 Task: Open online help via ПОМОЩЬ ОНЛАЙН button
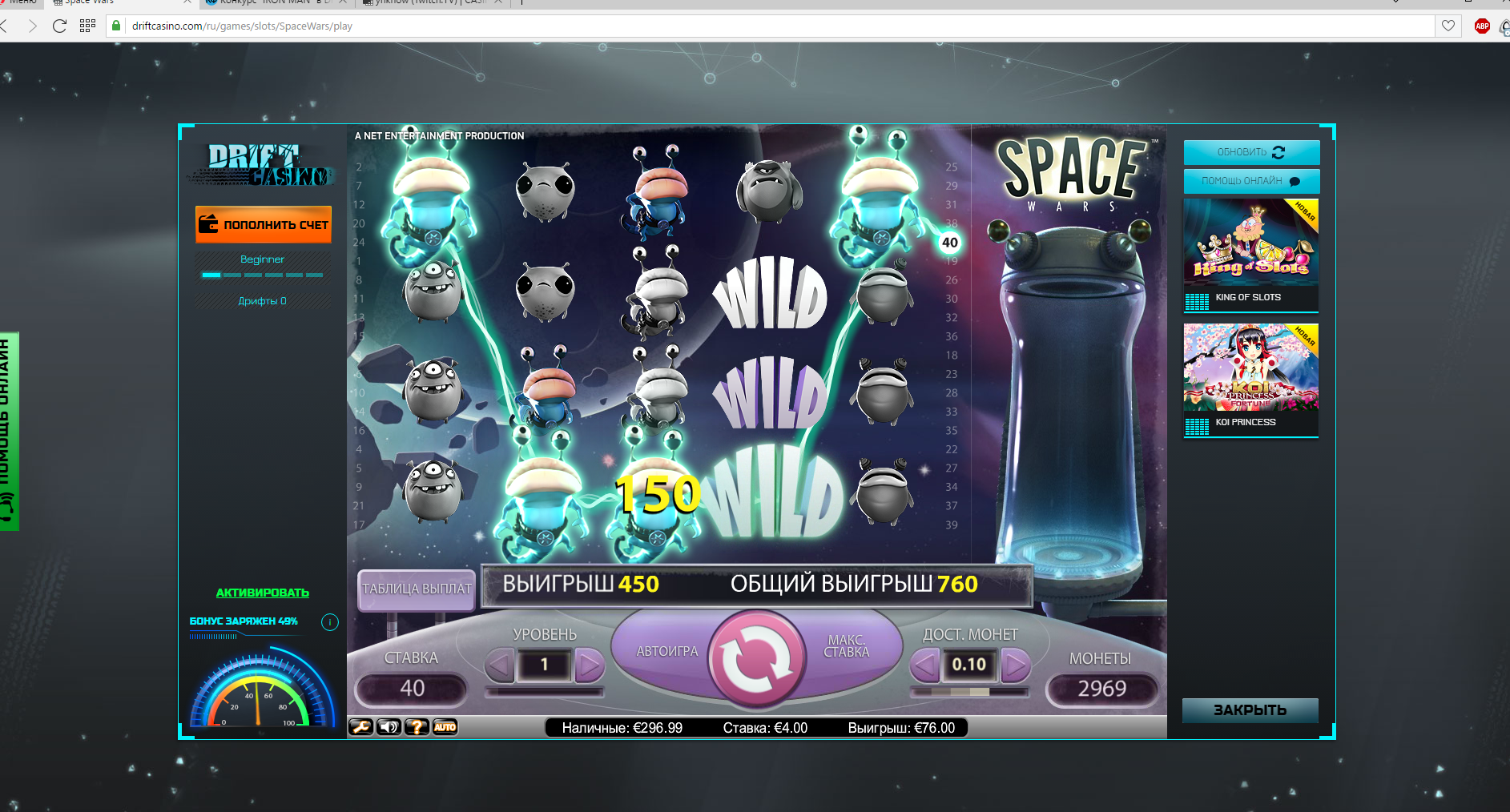pyautogui.click(x=1251, y=181)
